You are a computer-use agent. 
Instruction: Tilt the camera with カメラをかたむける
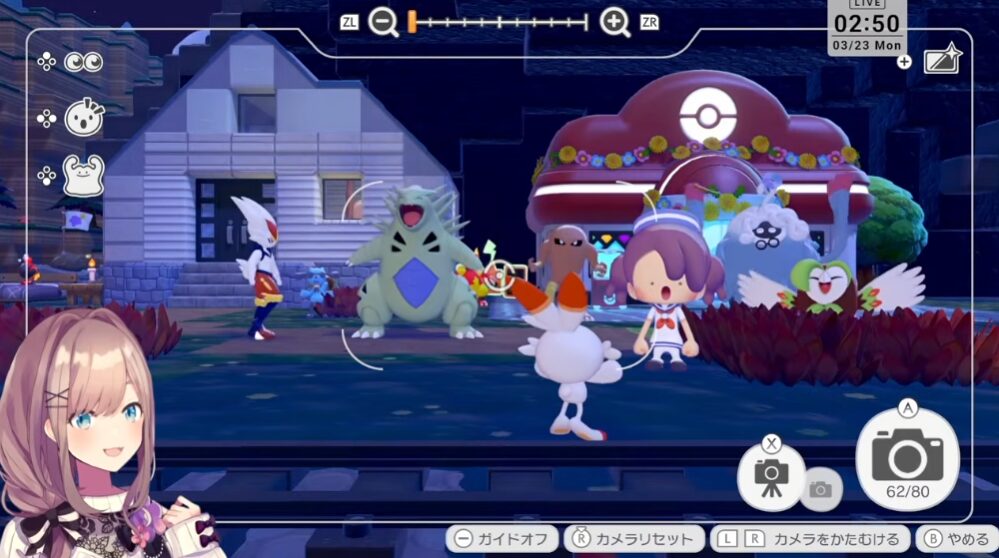pos(810,539)
